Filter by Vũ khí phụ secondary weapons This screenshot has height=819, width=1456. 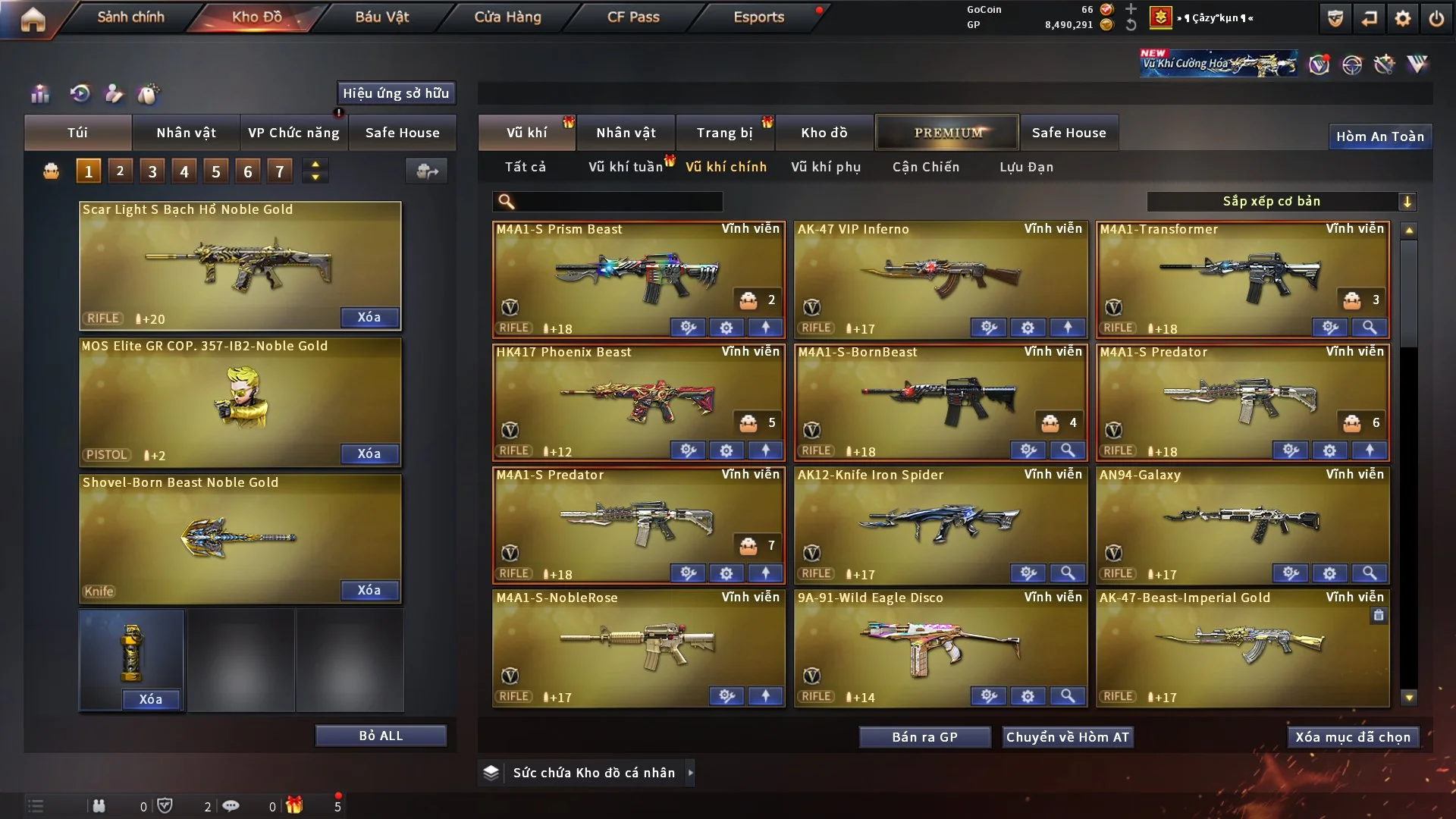click(x=826, y=167)
